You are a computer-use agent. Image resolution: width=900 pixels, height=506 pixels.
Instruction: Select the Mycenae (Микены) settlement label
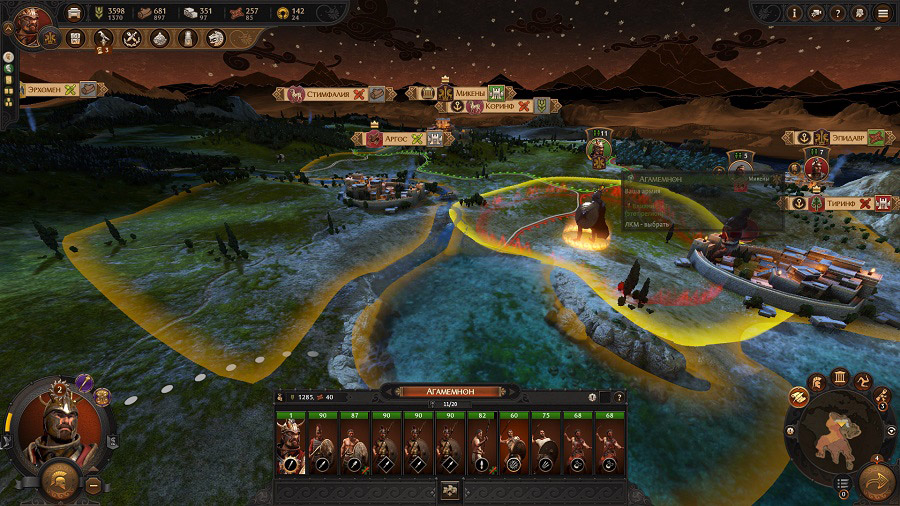472,93
